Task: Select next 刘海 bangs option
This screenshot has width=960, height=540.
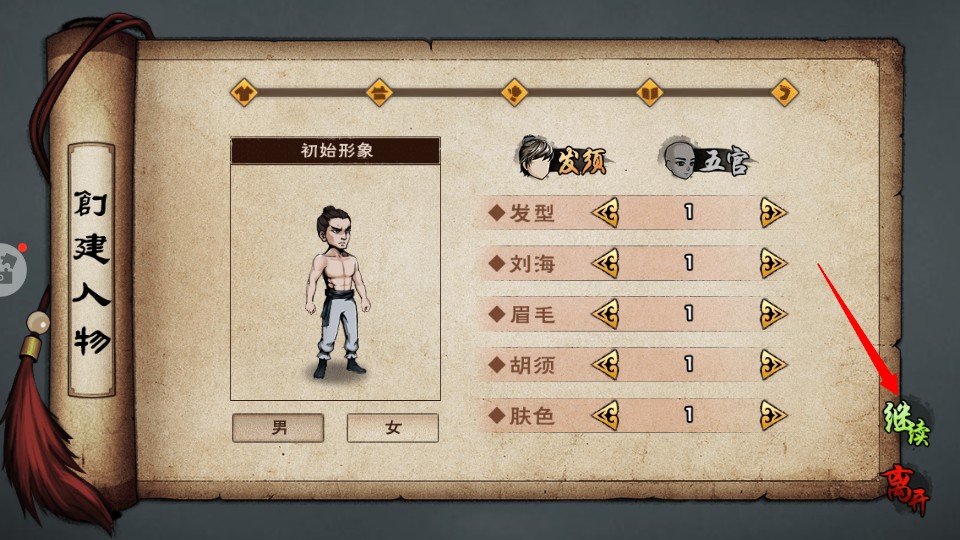Action: click(x=773, y=264)
